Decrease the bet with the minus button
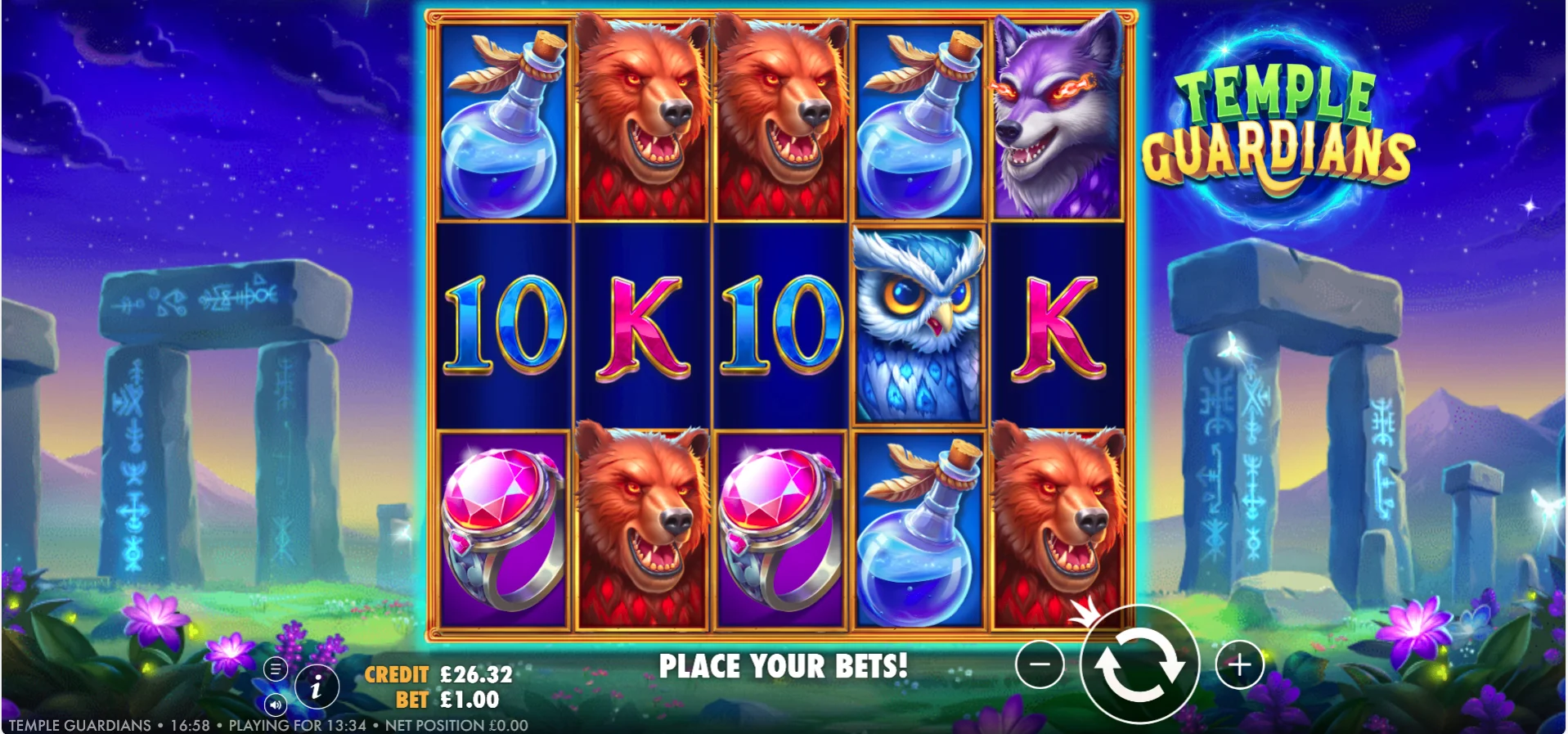Screen dimensions: 1568x734 coord(1040,664)
